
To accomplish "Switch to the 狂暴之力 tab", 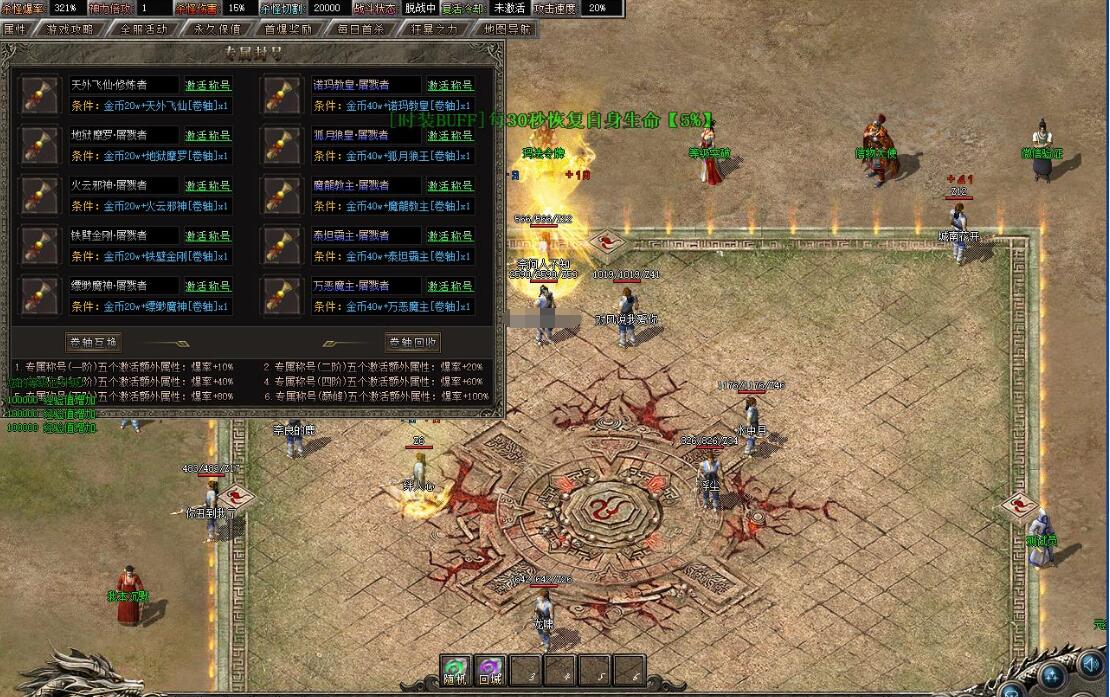I will [x=432, y=29].
